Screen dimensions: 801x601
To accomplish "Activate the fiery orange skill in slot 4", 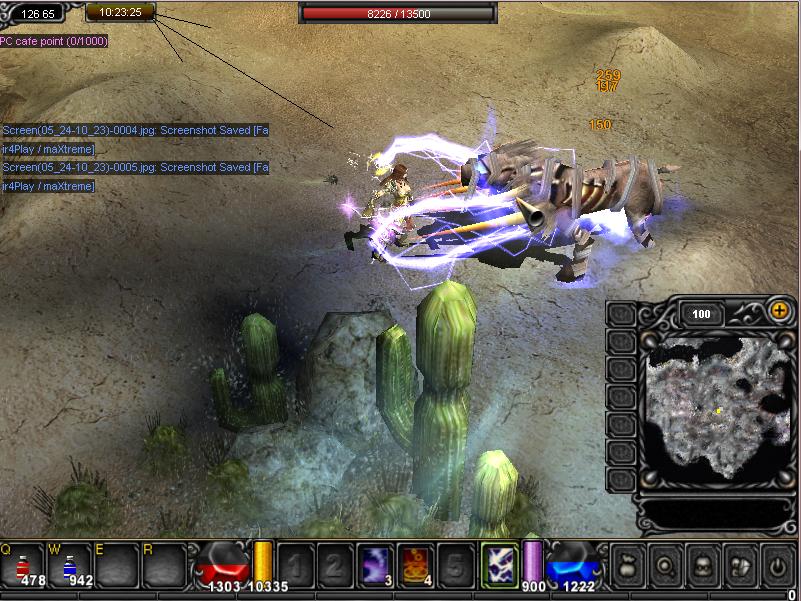I will [415, 564].
